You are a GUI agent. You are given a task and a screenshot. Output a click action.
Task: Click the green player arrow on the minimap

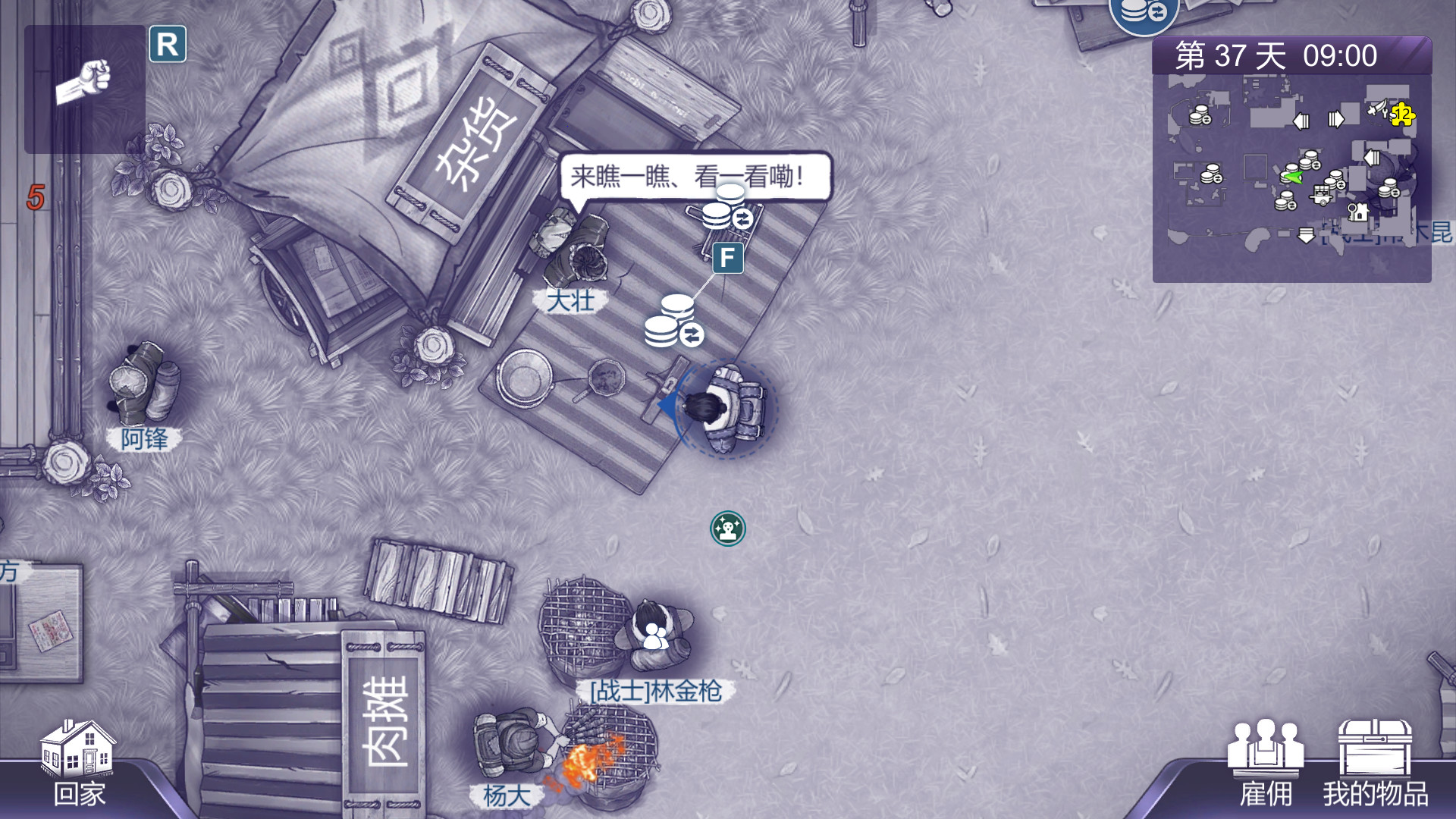(x=1294, y=175)
